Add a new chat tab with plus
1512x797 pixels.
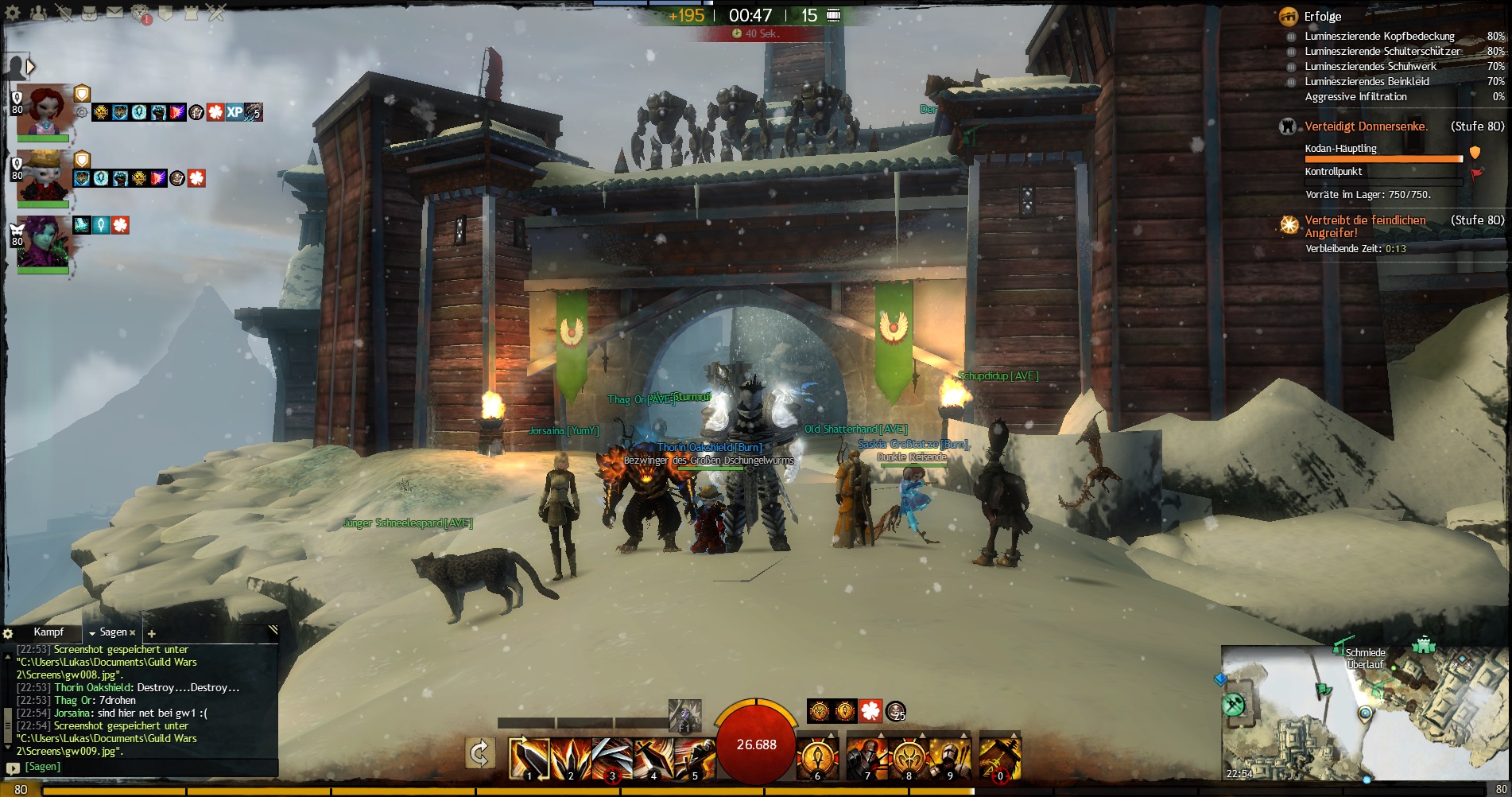point(152,634)
